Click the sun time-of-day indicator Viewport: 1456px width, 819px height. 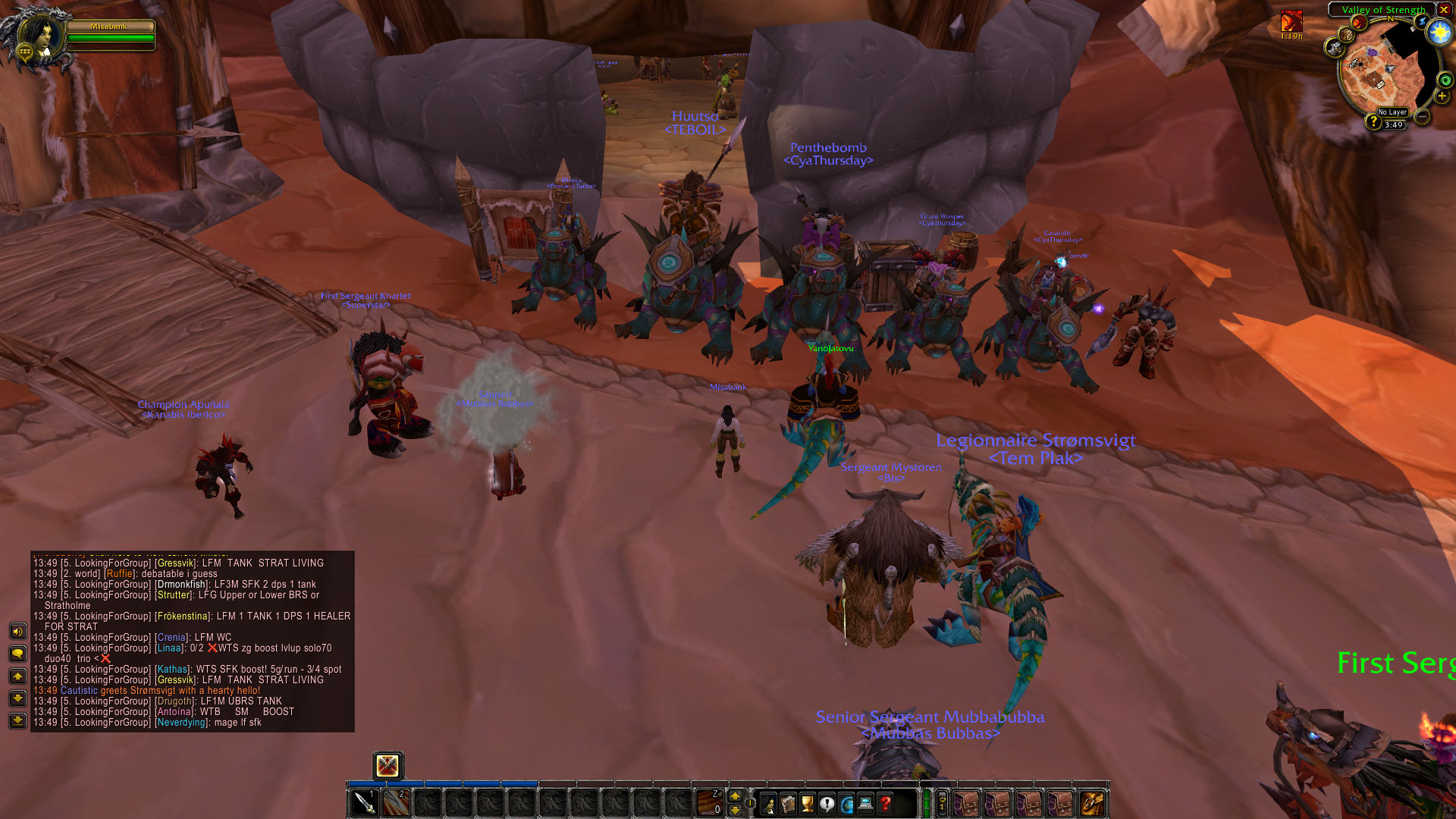click(1439, 32)
